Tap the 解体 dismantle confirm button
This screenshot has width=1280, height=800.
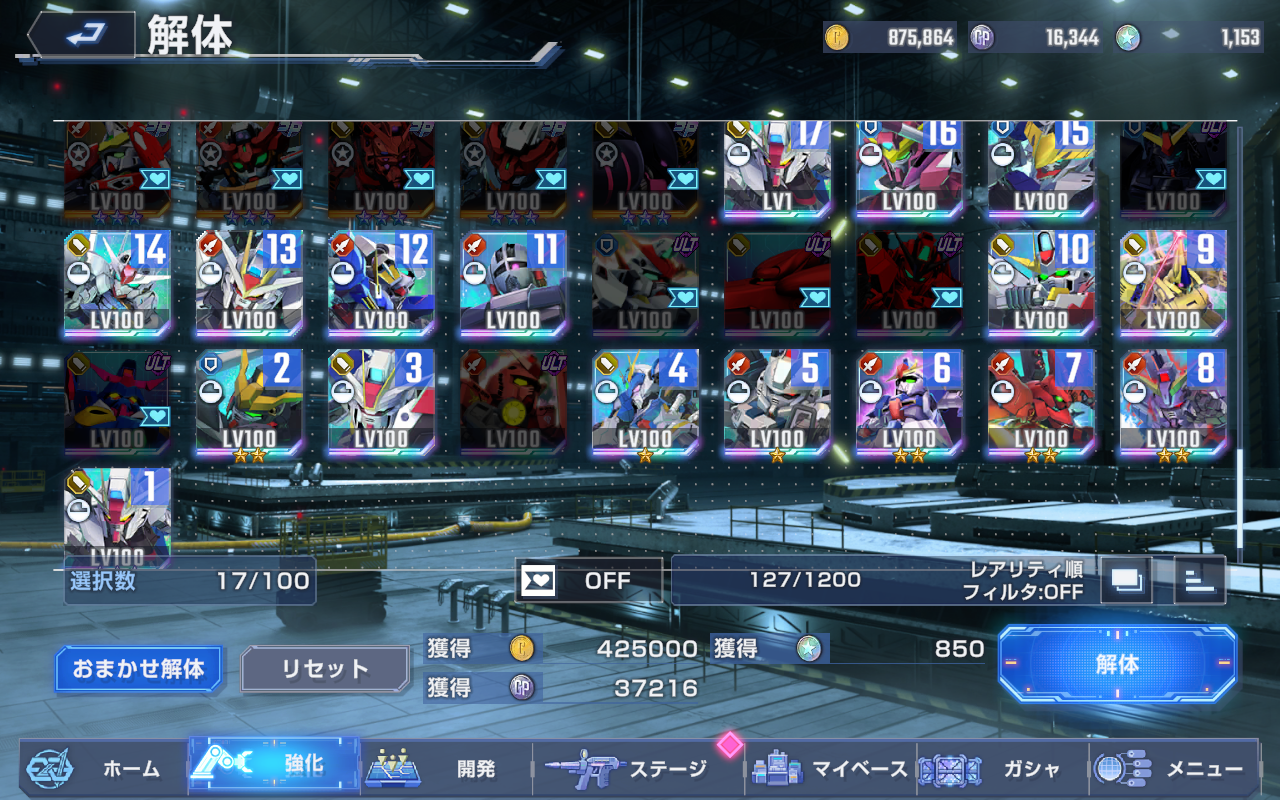point(1117,664)
